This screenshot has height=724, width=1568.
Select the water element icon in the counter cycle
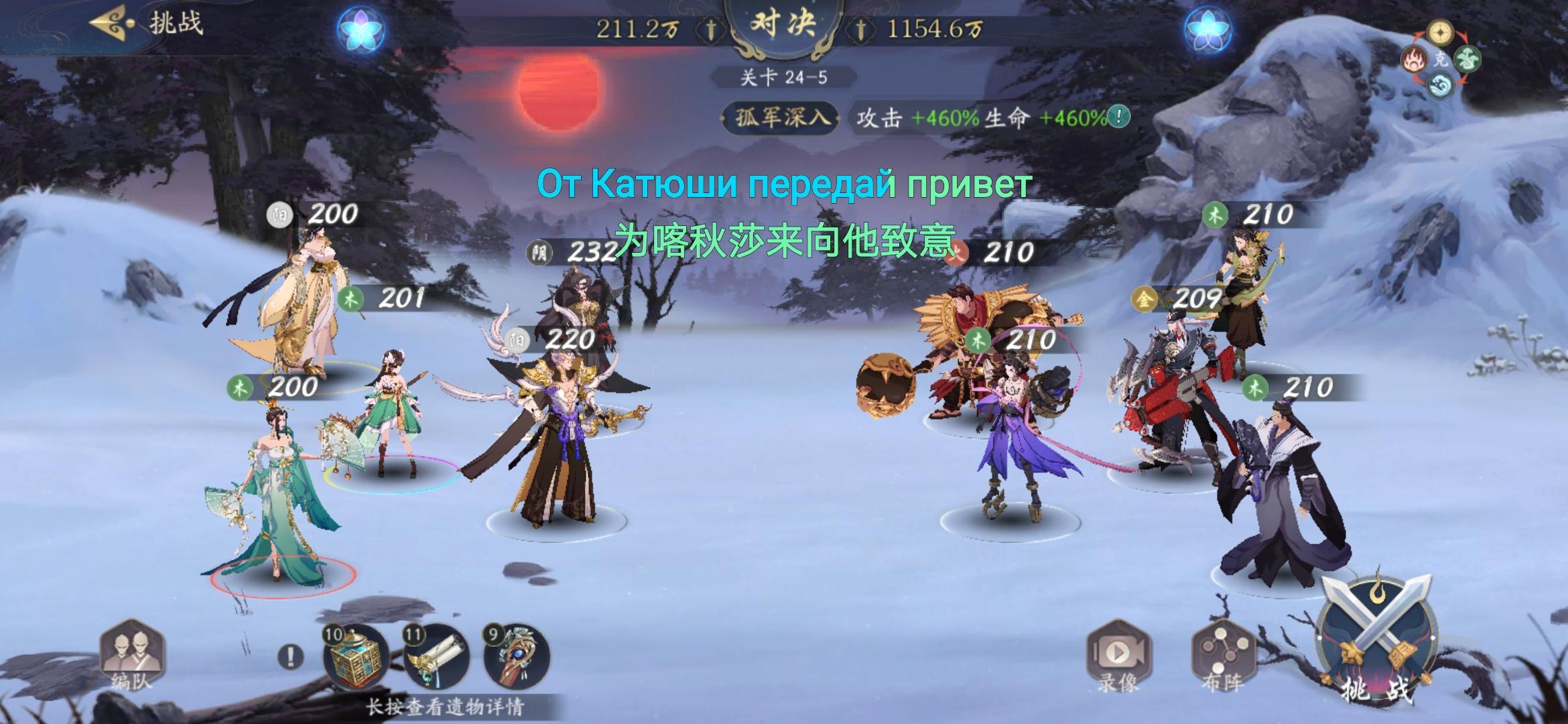[x=1439, y=85]
